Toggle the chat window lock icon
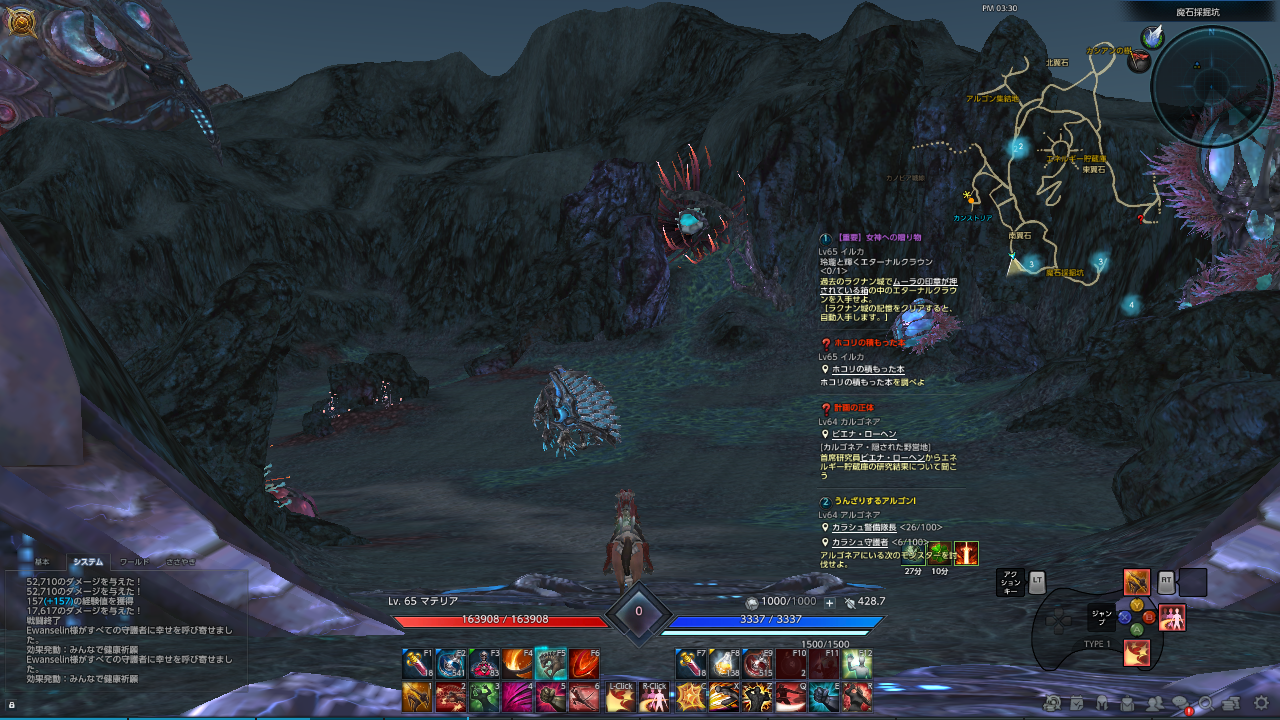The image size is (1280, 720). [11, 705]
